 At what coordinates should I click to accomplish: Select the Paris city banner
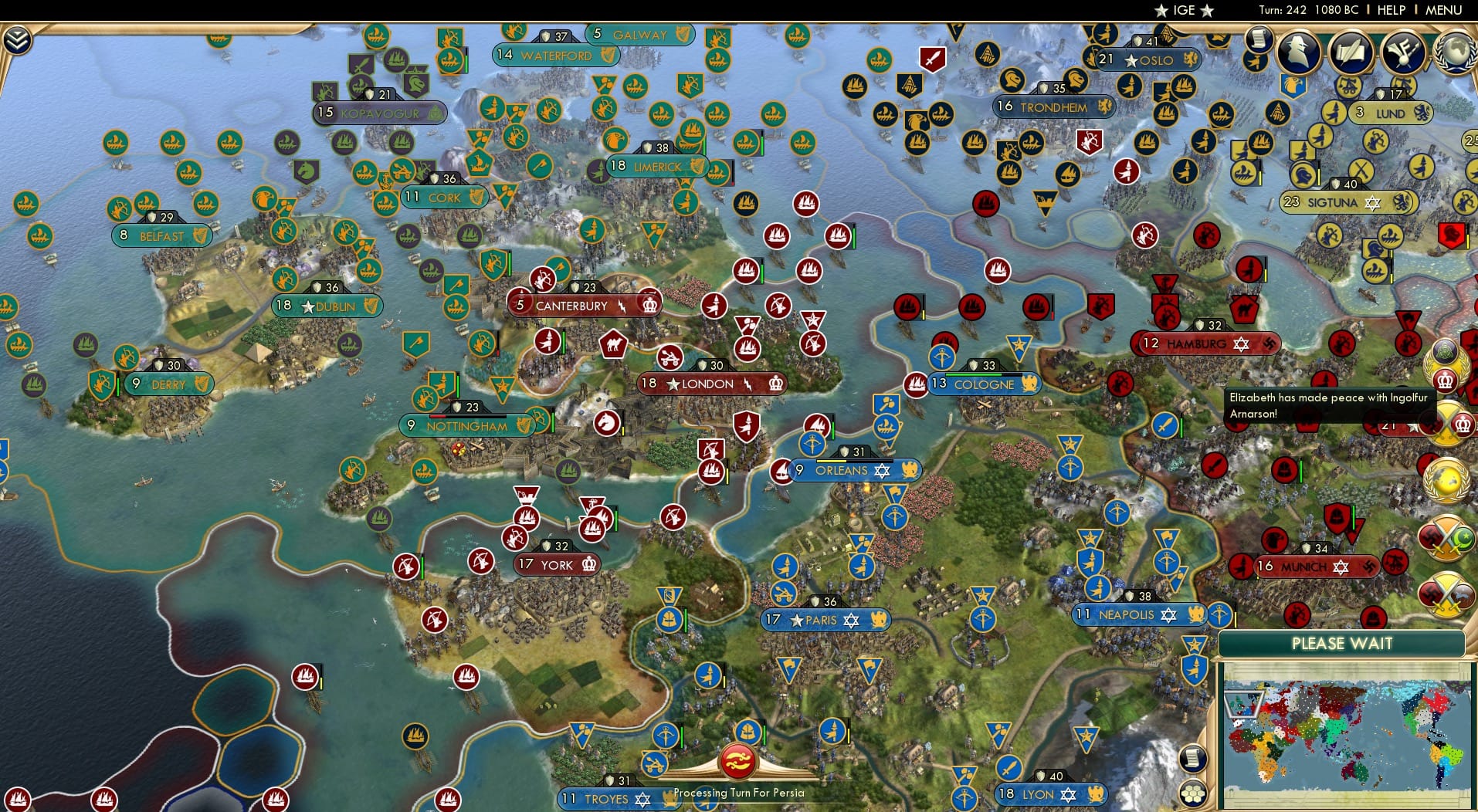(825, 620)
